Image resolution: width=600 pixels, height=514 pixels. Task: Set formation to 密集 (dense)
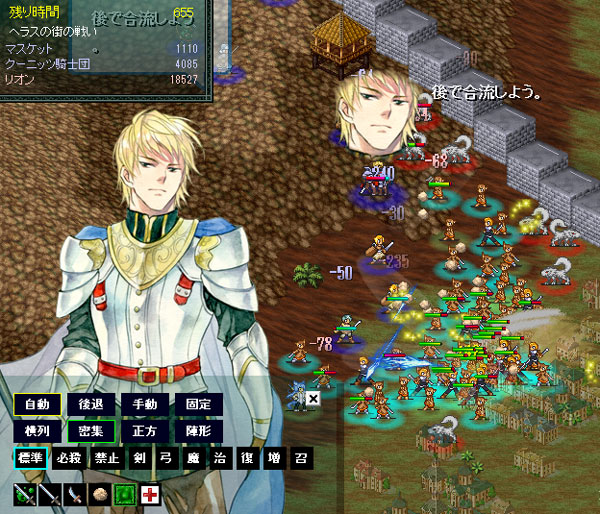coord(91,432)
